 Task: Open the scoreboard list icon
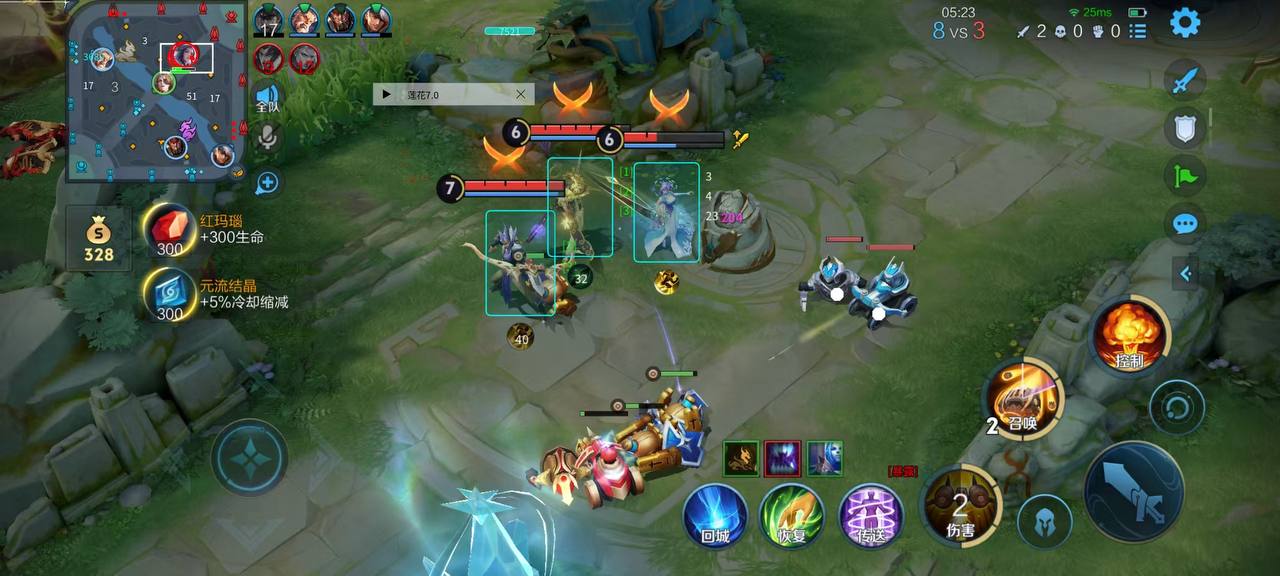coord(1138,31)
